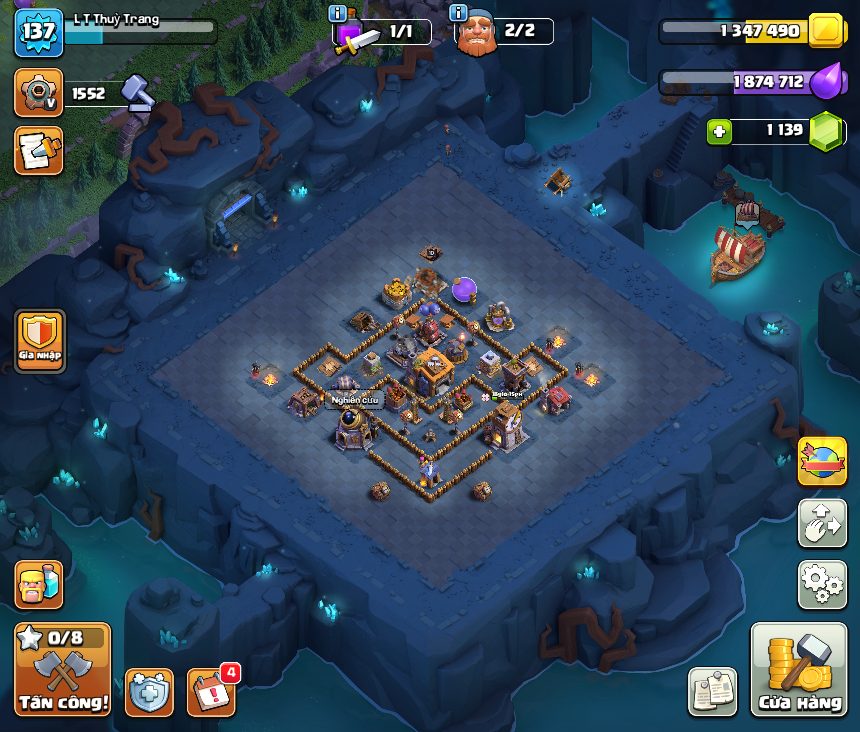This screenshot has width=860, height=732.
Task: Add gems with the green plus button
Action: click(718, 131)
